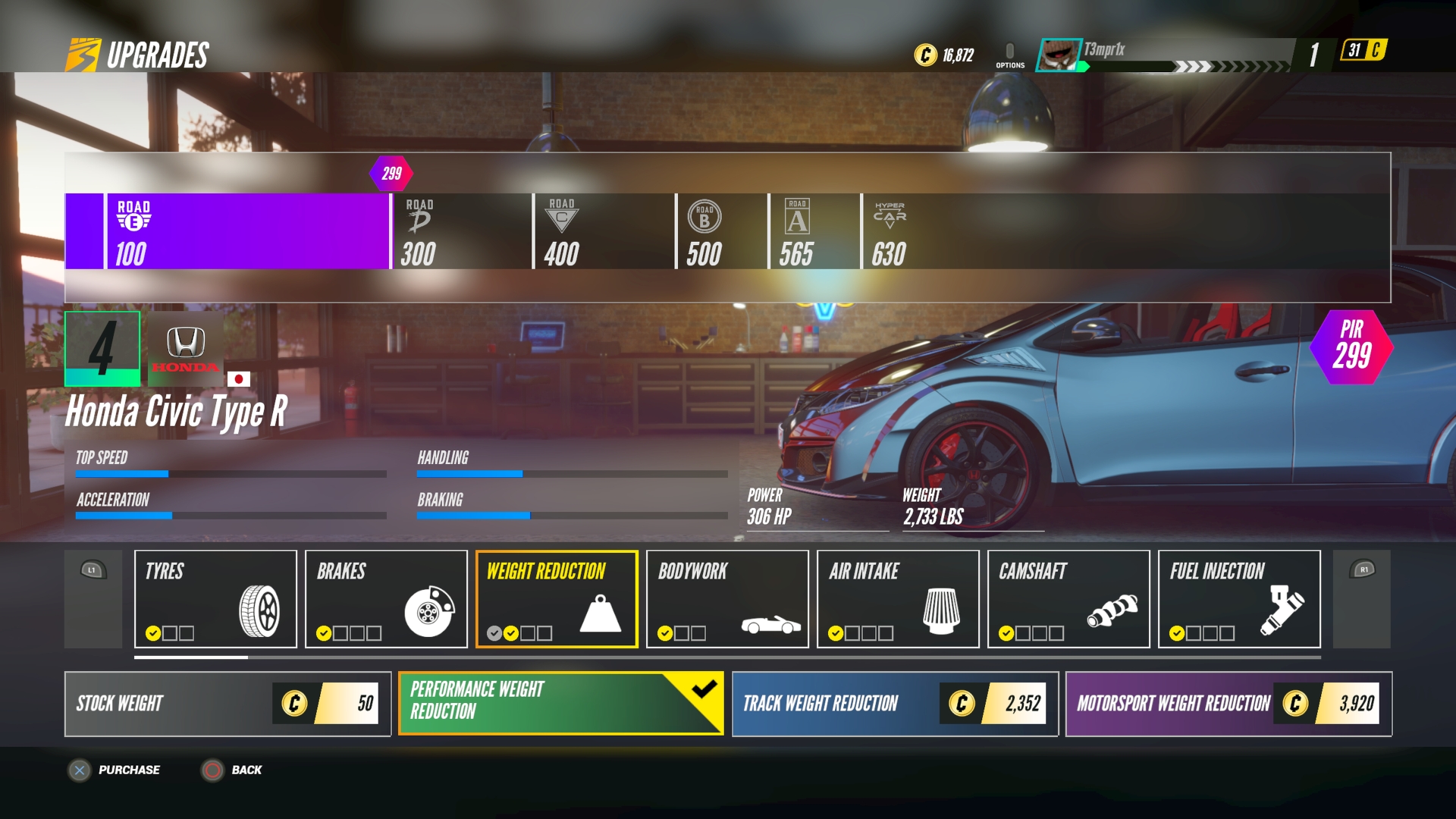The image size is (1456, 819).
Task: Select the Air Intake category
Action: click(898, 599)
